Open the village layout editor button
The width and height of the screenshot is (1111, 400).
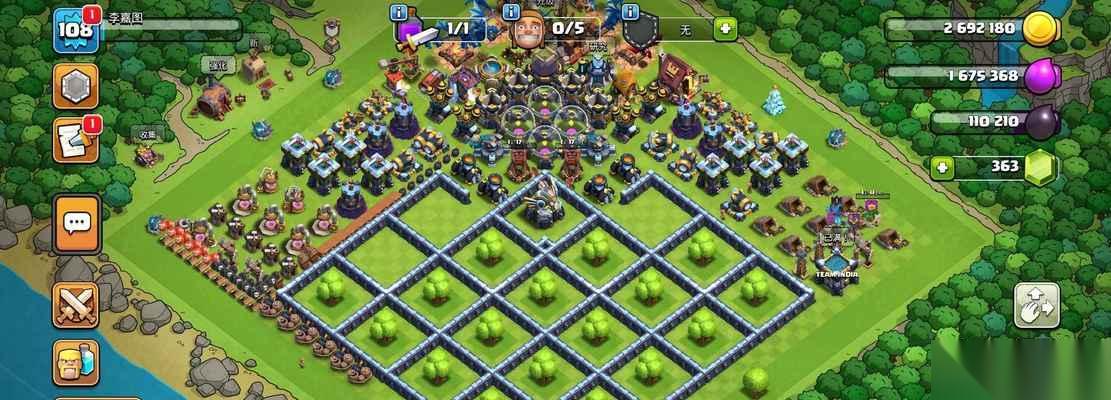pyautogui.click(x=1036, y=306)
